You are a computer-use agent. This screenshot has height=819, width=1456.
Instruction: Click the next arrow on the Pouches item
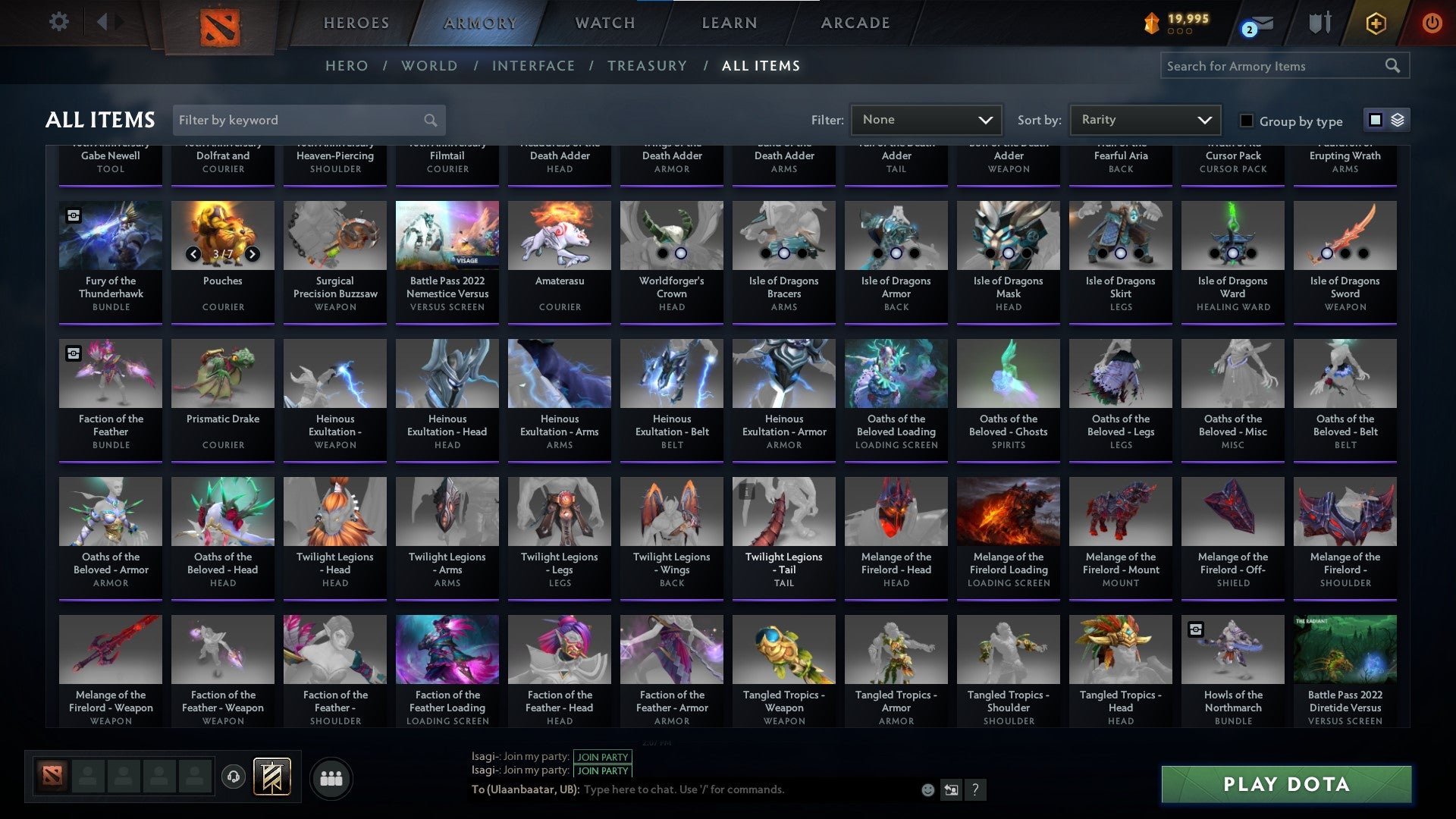coord(252,255)
